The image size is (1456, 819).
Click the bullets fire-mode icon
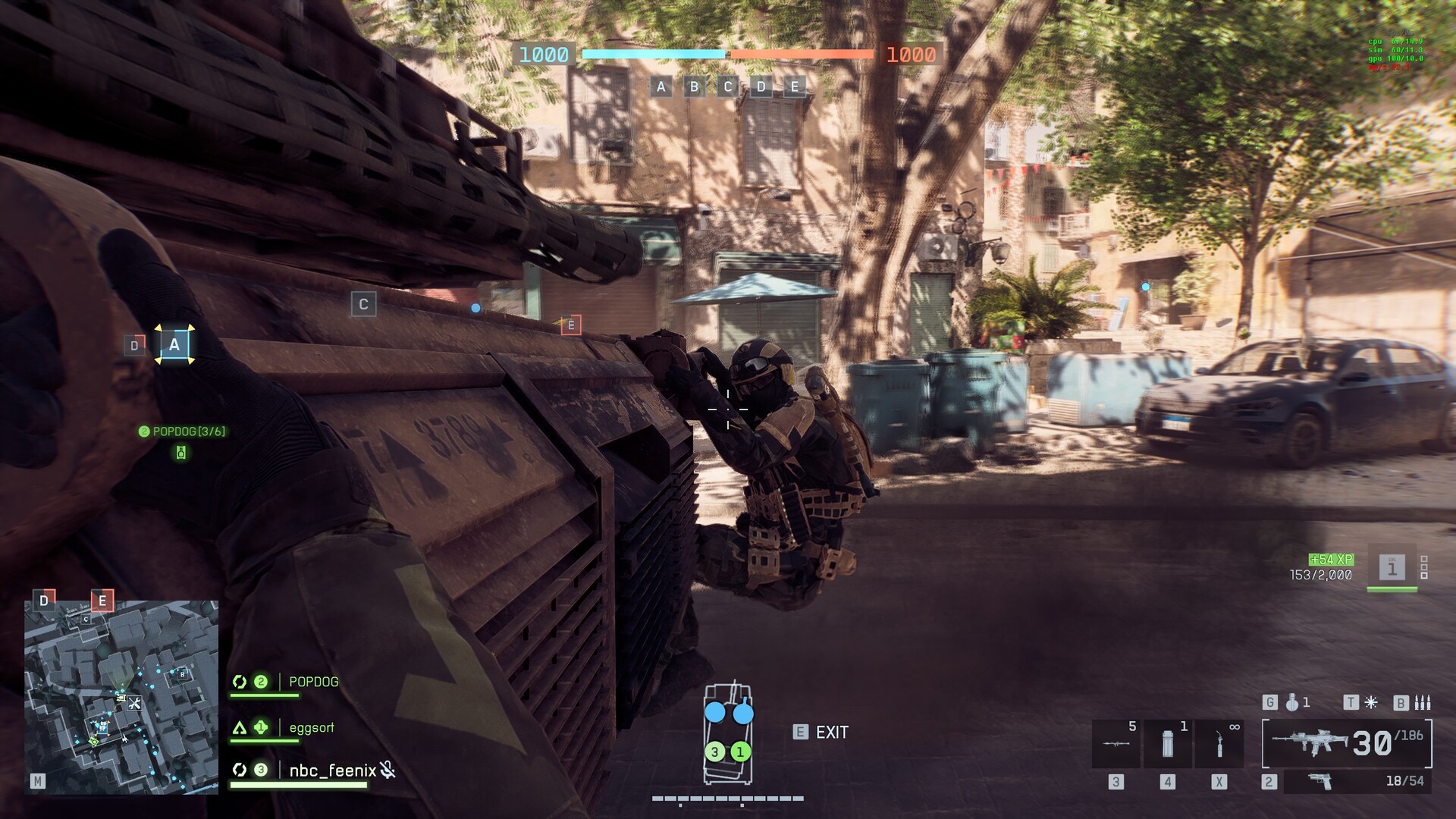(1422, 702)
